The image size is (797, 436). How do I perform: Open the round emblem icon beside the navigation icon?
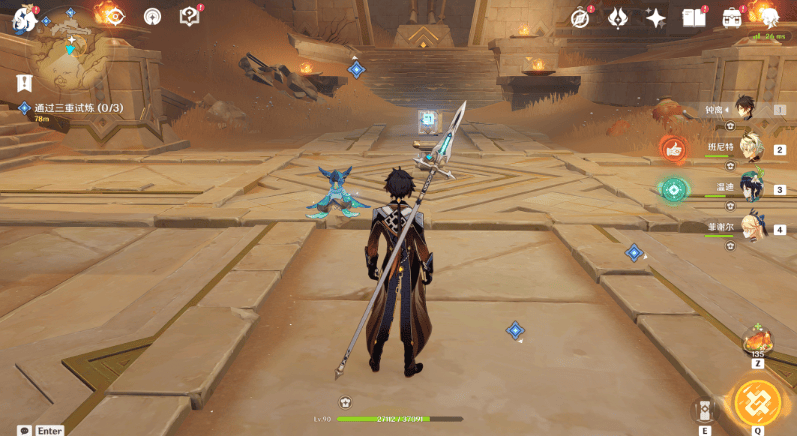coord(151,16)
